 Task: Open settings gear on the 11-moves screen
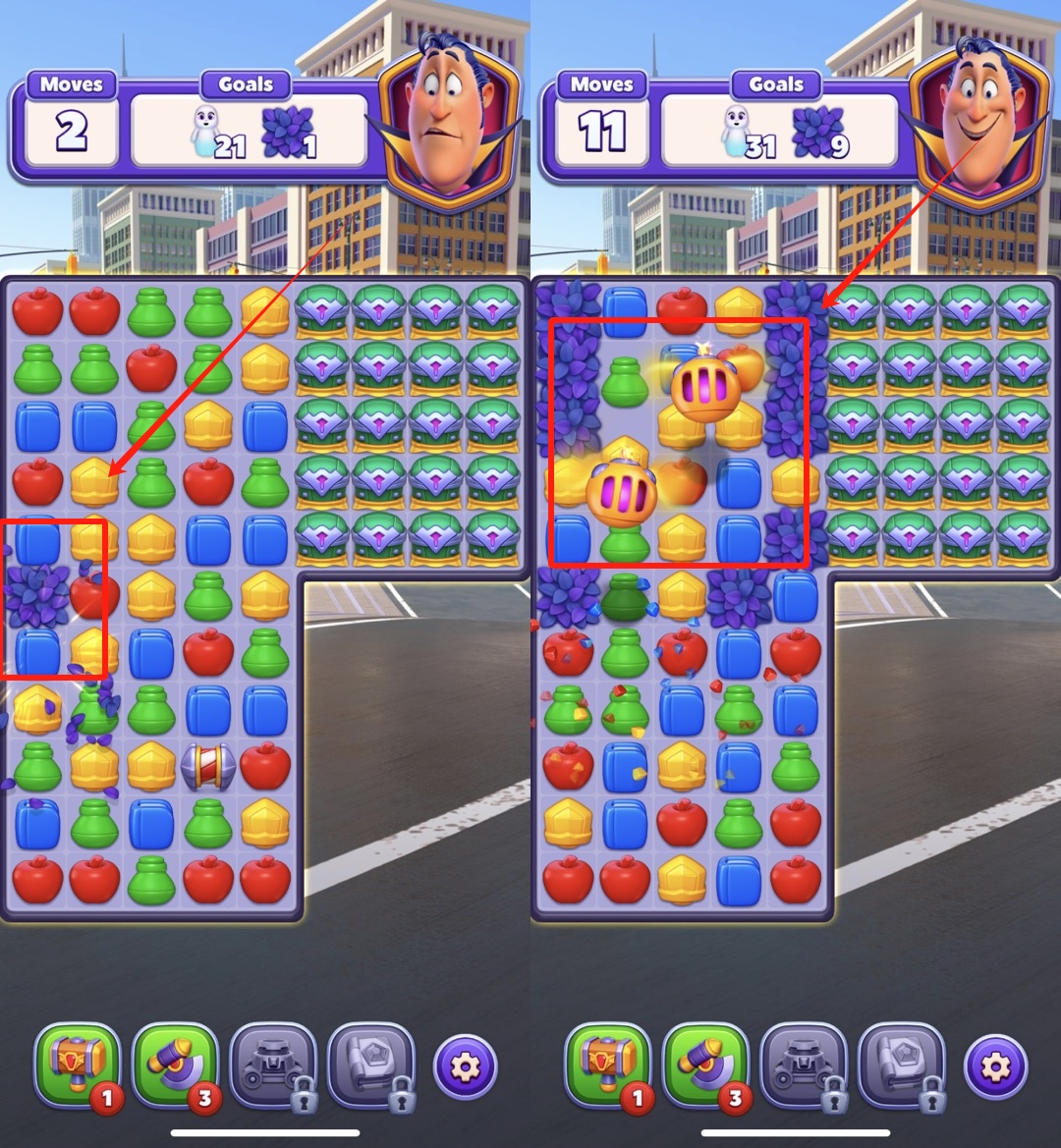[995, 1066]
